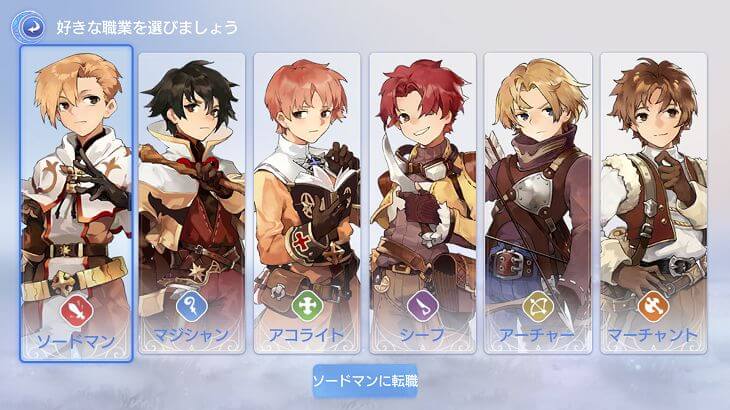The image size is (730, 410).
Task: Pick the アコライト (Acolyte) class card
Action: (307, 200)
